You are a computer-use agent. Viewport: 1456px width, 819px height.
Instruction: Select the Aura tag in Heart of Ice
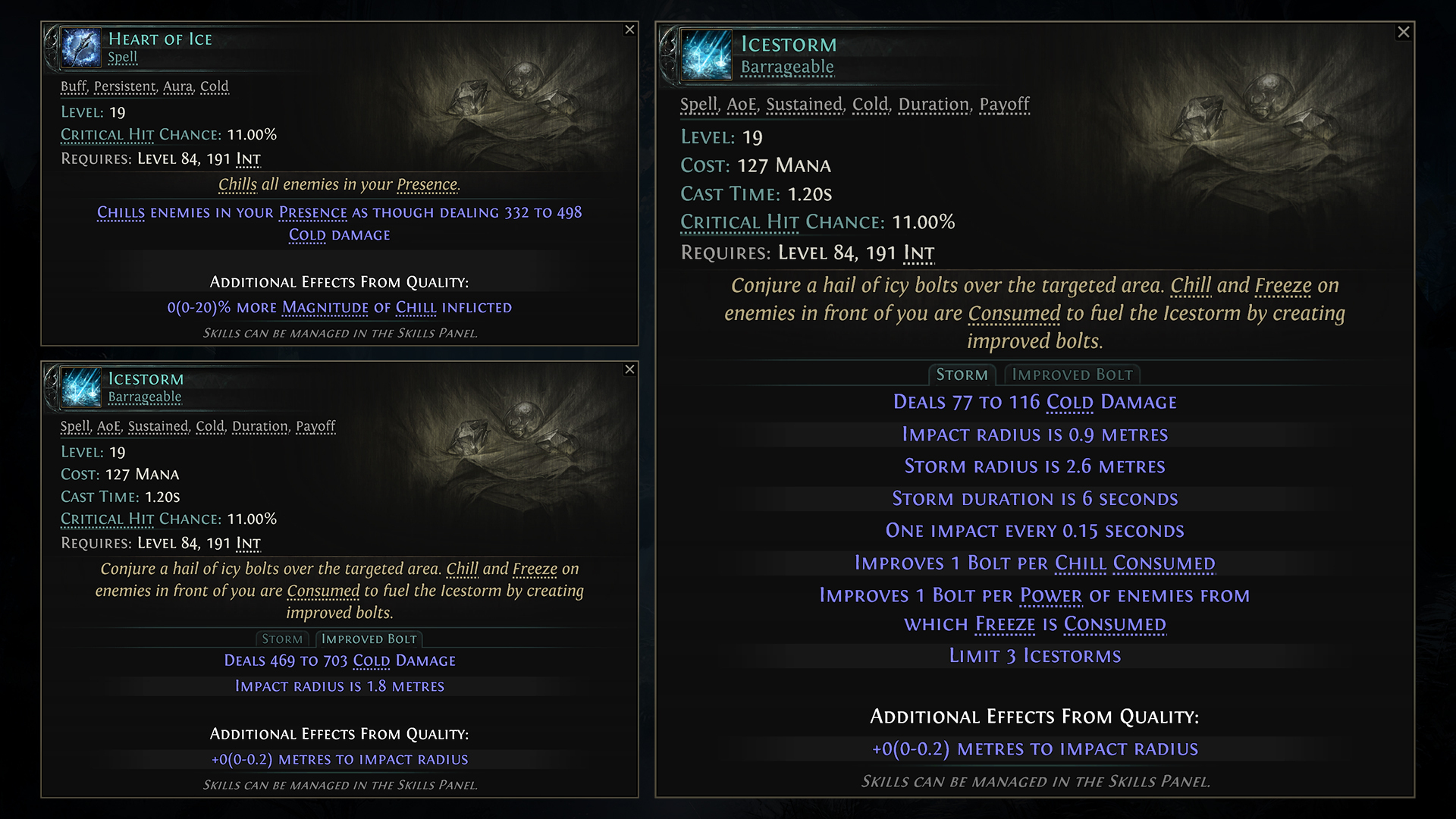click(177, 86)
